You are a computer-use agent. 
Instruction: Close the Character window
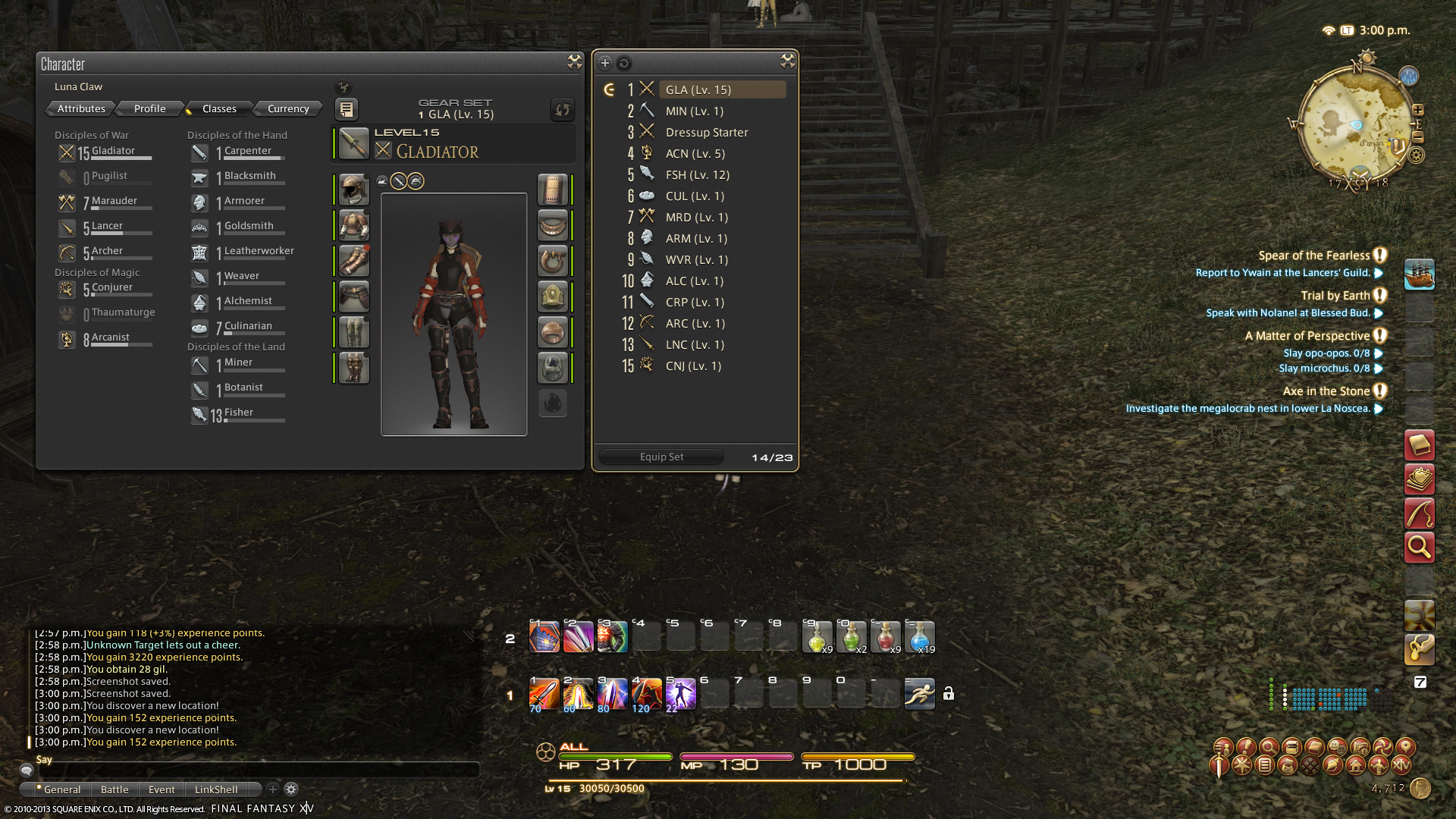pyautogui.click(x=574, y=62)
